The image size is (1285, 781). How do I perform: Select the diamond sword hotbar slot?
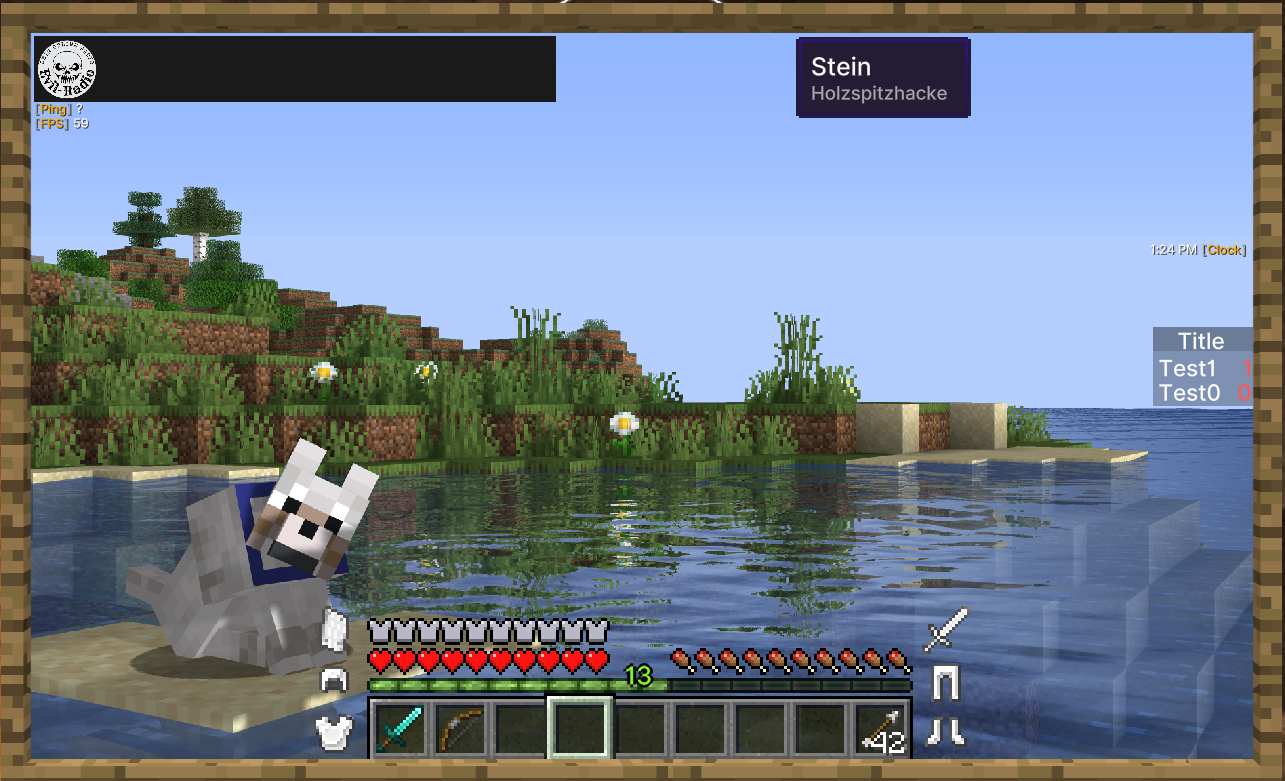[400, 728]
